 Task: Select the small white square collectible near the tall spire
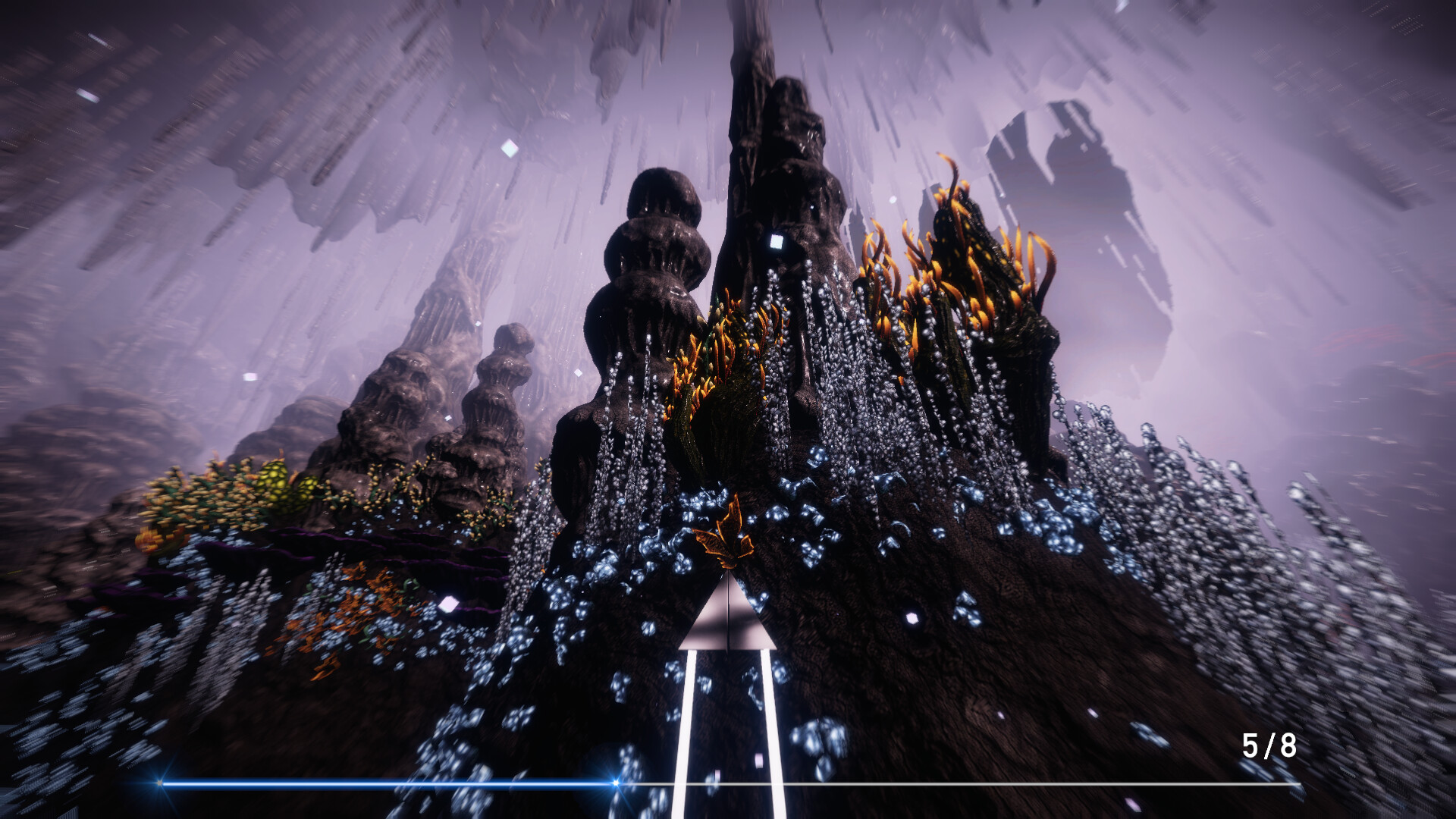[775, 241]
